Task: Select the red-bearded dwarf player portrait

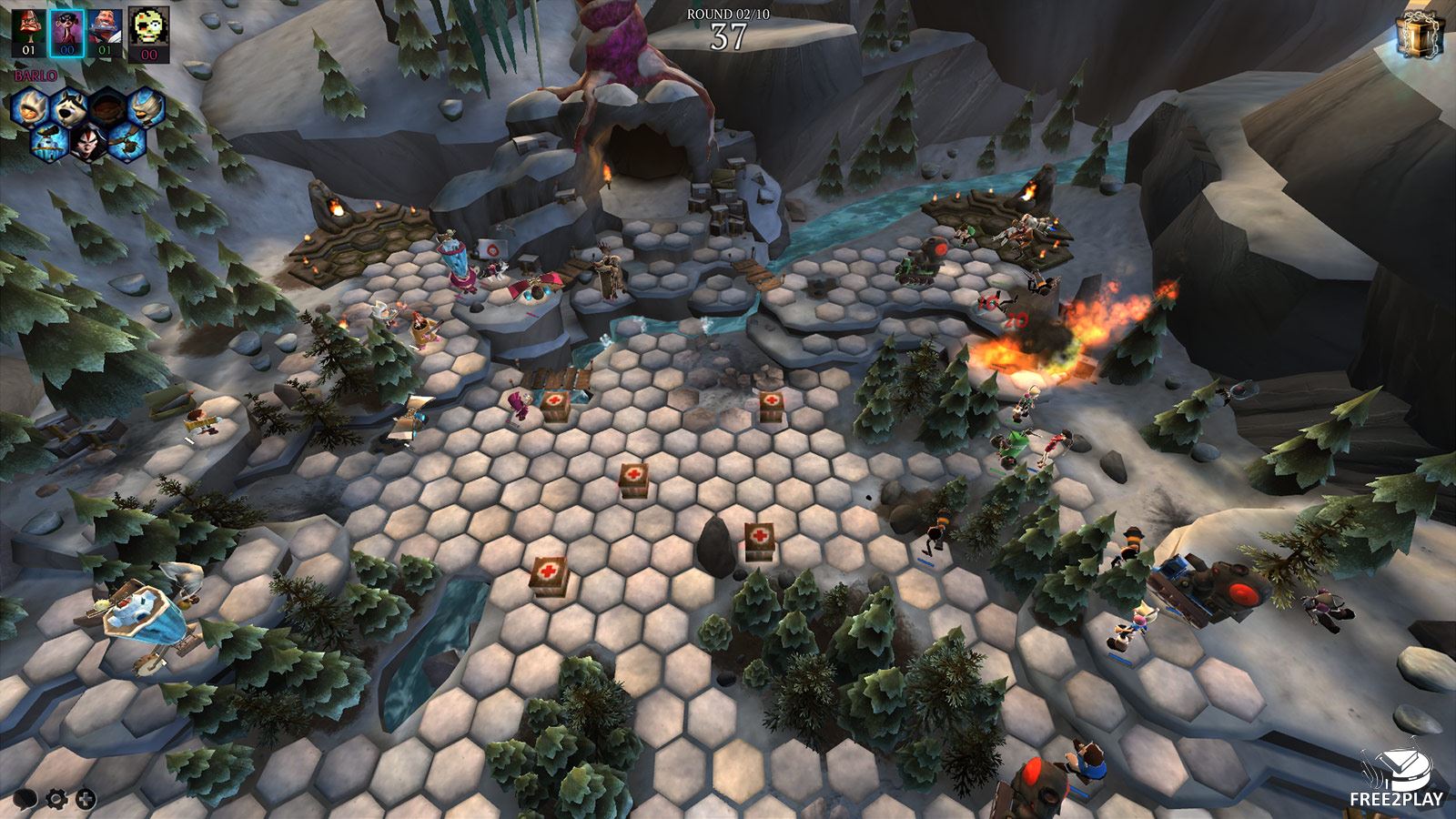Action: click(x=28, y=26)
